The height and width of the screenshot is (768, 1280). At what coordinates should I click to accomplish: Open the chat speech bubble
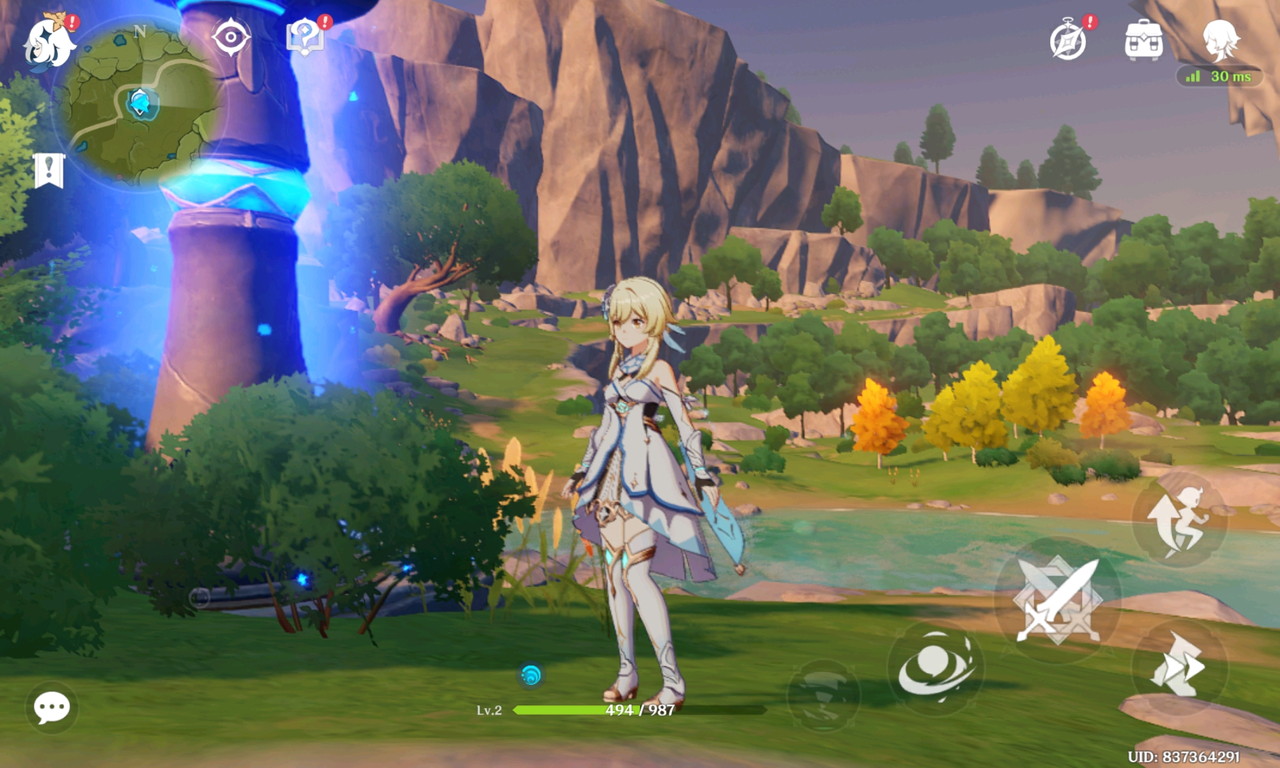tap(51, 707)
